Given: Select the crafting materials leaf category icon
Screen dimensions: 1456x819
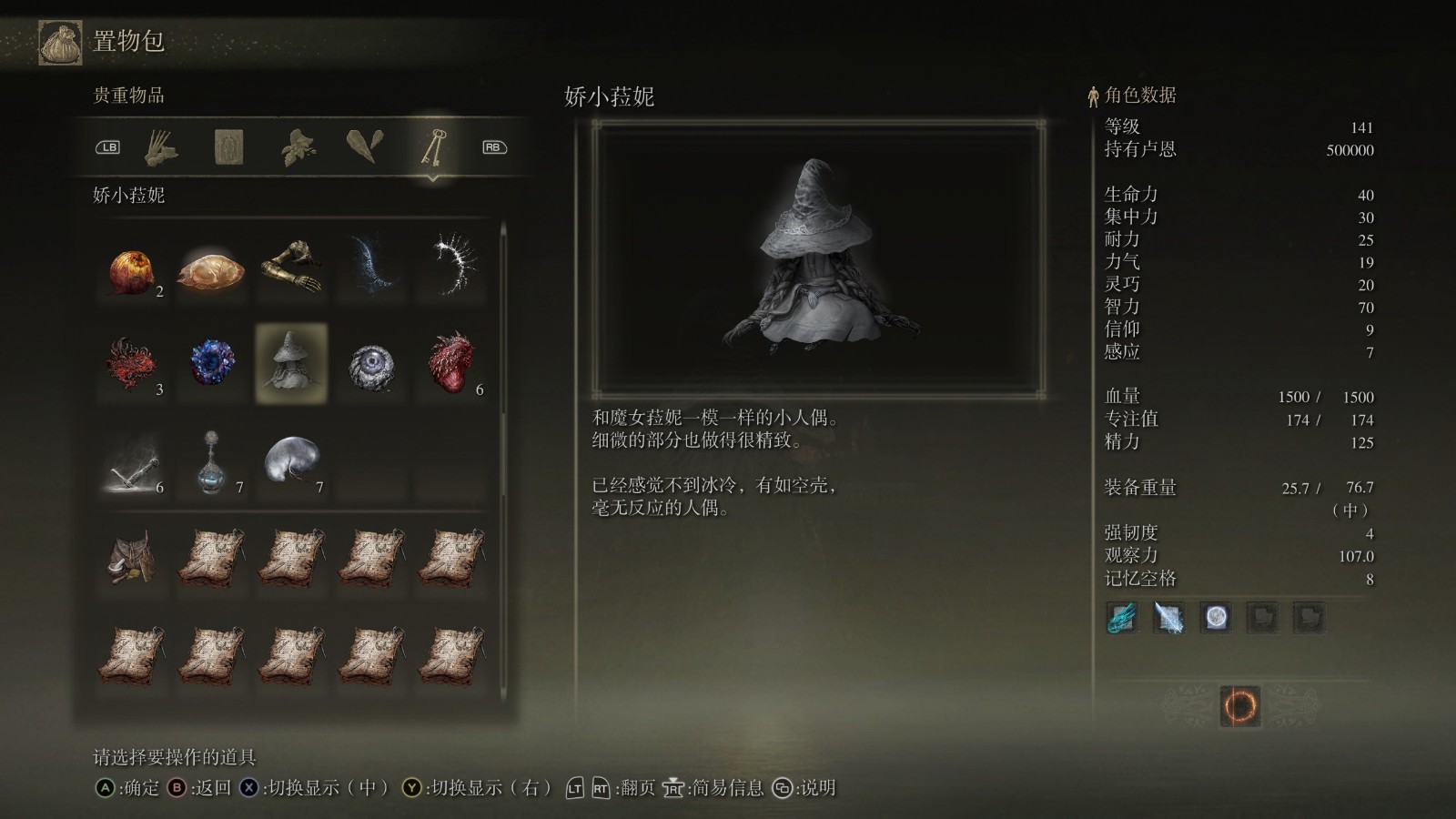Looking at the screenshot, I should pos(298,146).
